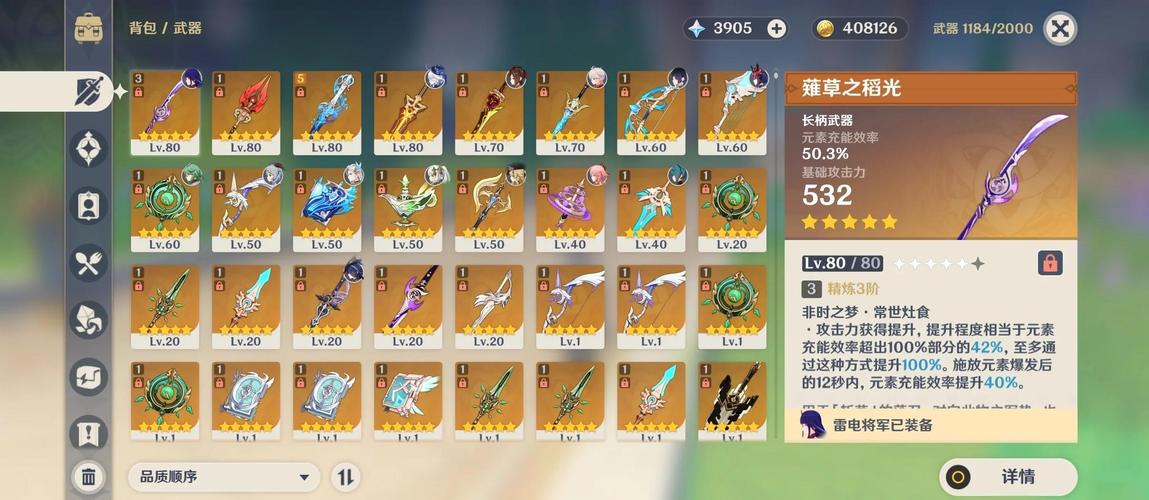Image resolution: width=1149 pixels, height=500 pixels.
Task: Toggle the sort order arrows button
Action: coord(345,477)
